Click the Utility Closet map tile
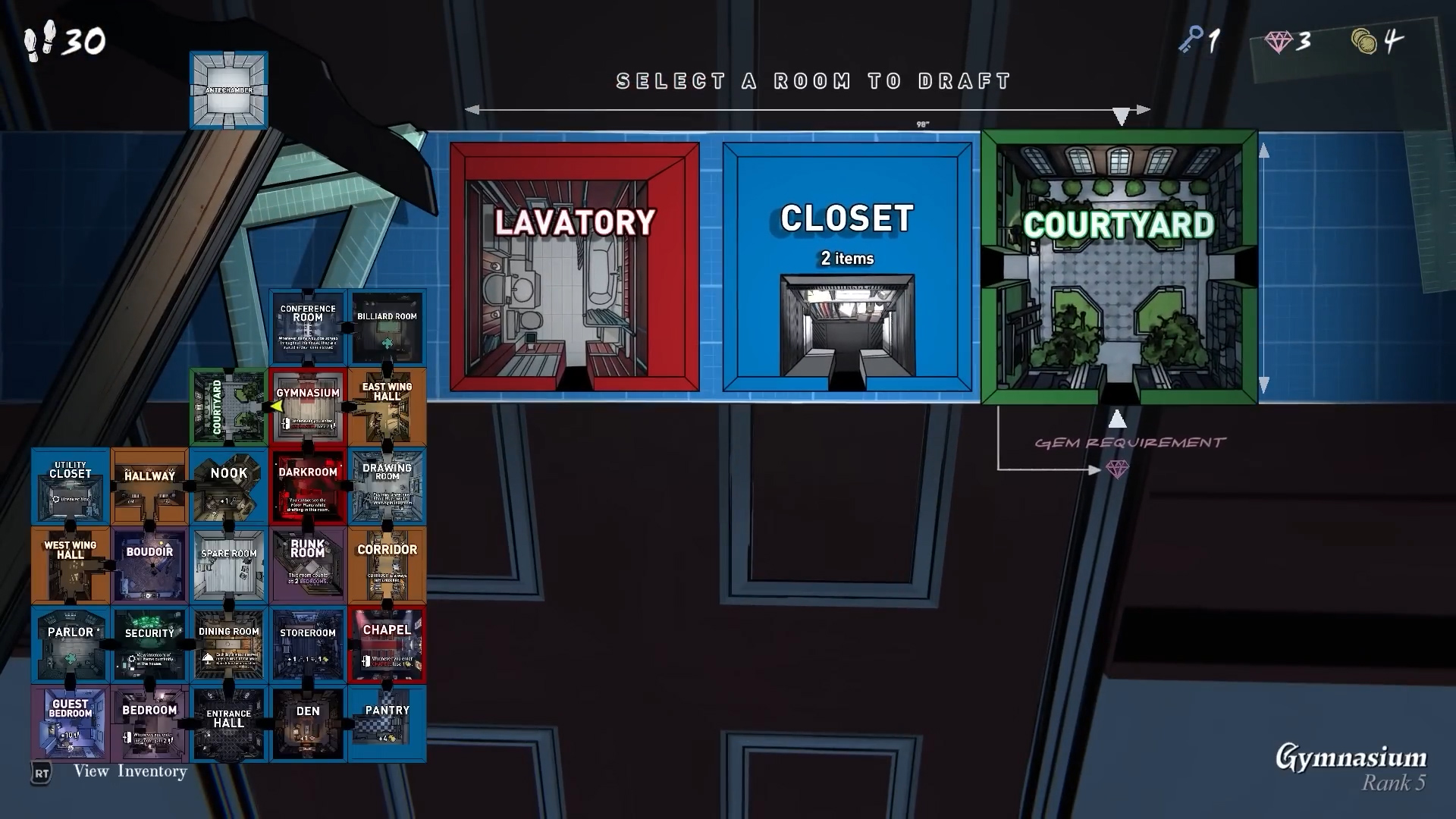Viewport: 1456px width, 819px height. [x=71, y=487]
